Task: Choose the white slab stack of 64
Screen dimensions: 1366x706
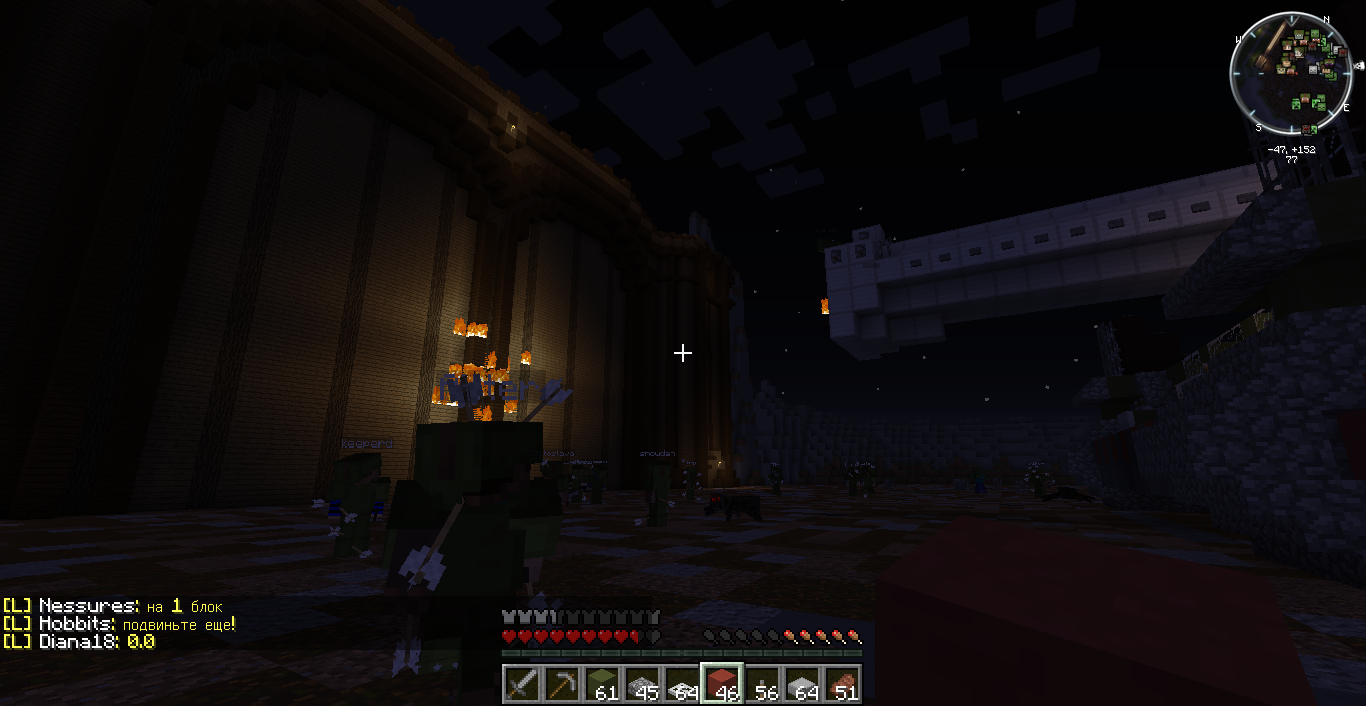Action: click(801, 684)
